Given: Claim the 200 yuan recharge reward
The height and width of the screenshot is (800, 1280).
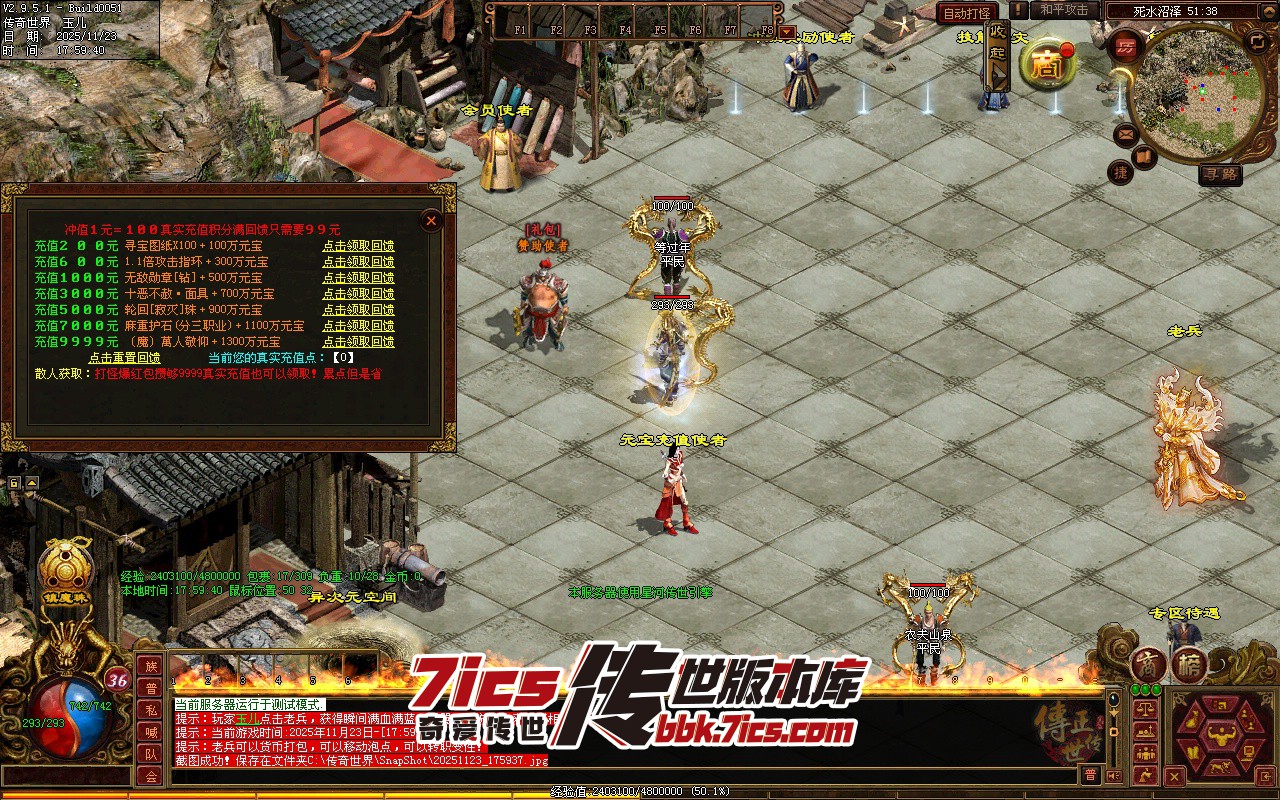Looking at the screenshot, I should [358, 246].
